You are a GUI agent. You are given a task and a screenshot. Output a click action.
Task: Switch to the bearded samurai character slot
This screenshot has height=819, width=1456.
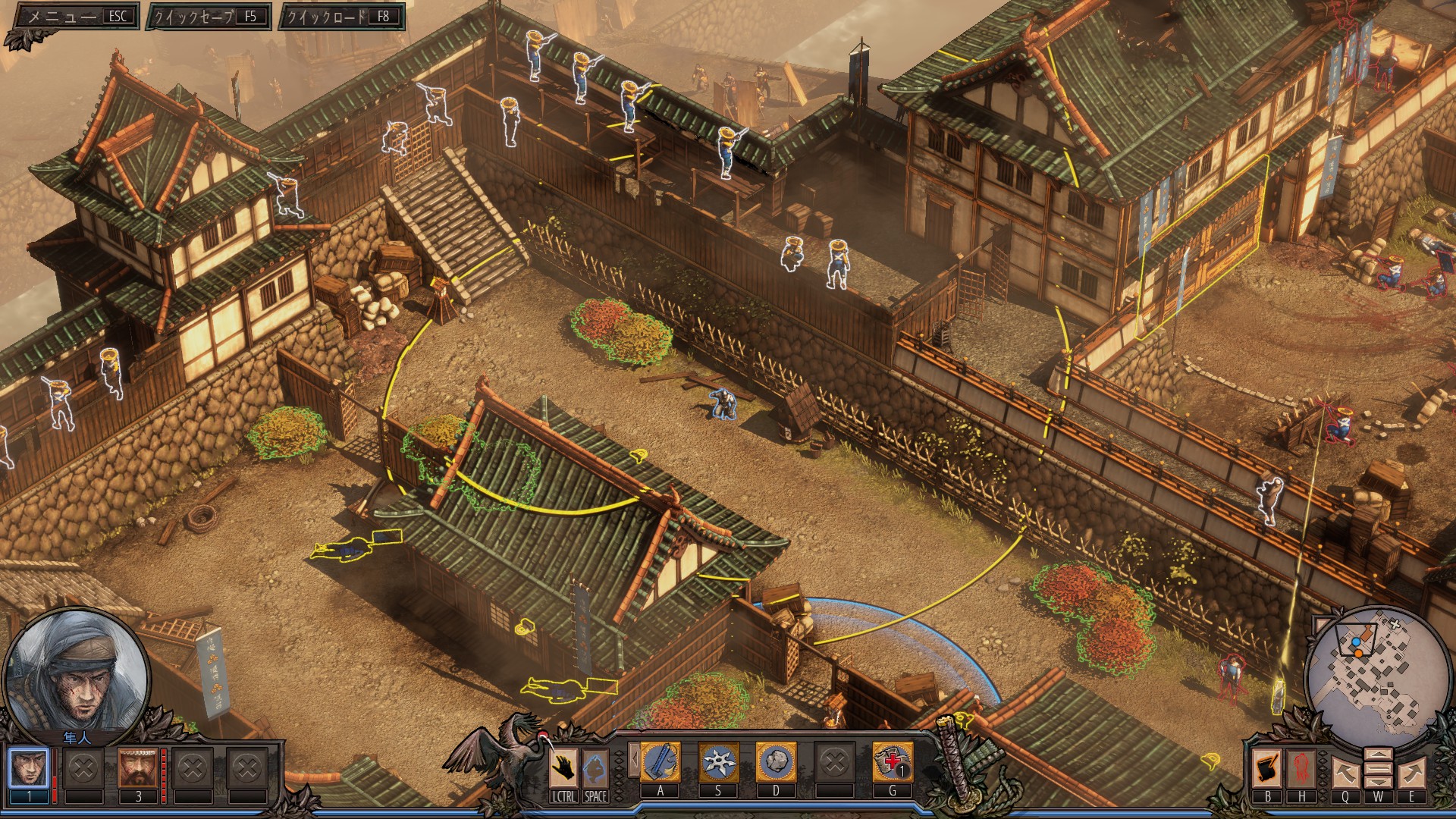[138, 768]
